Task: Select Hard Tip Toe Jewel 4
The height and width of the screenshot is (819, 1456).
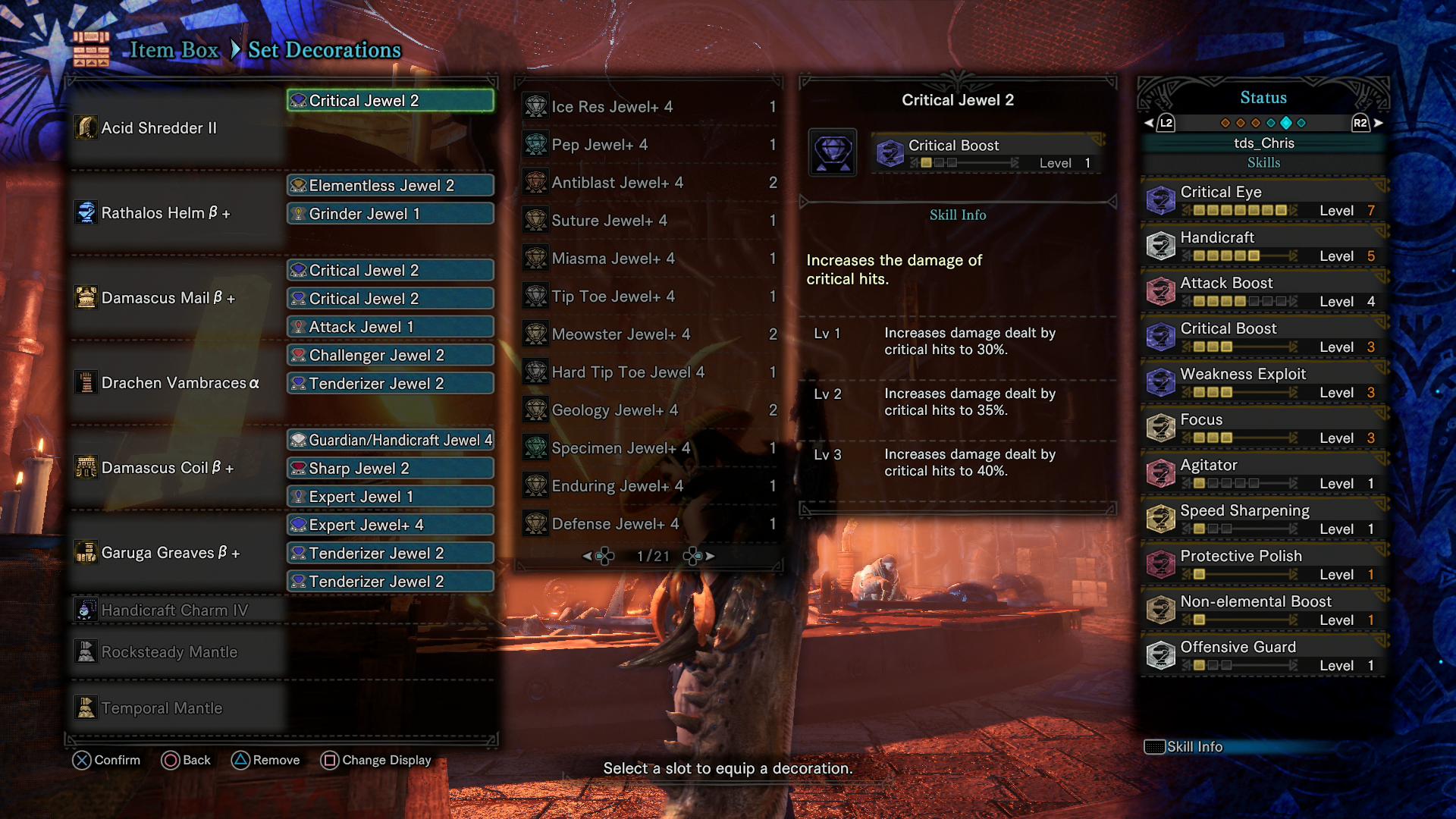Action: (x=649, y=372)
